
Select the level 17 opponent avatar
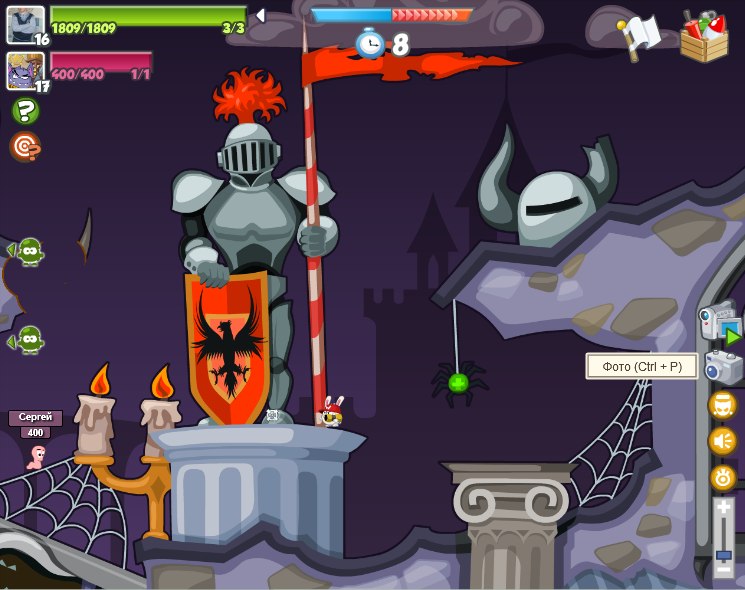pyautogui.click(x=25, y=71)
